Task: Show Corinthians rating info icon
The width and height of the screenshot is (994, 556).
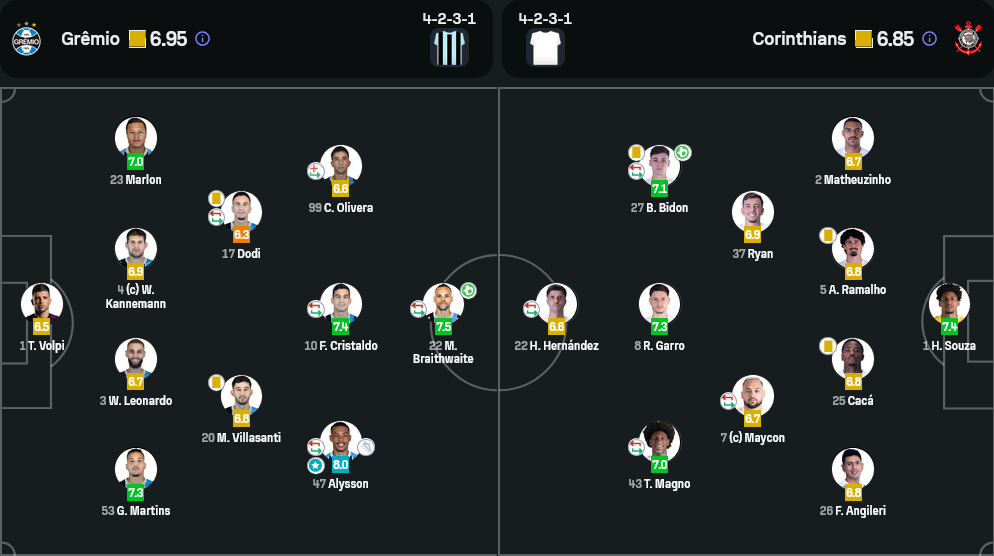Action: point(929,39)
